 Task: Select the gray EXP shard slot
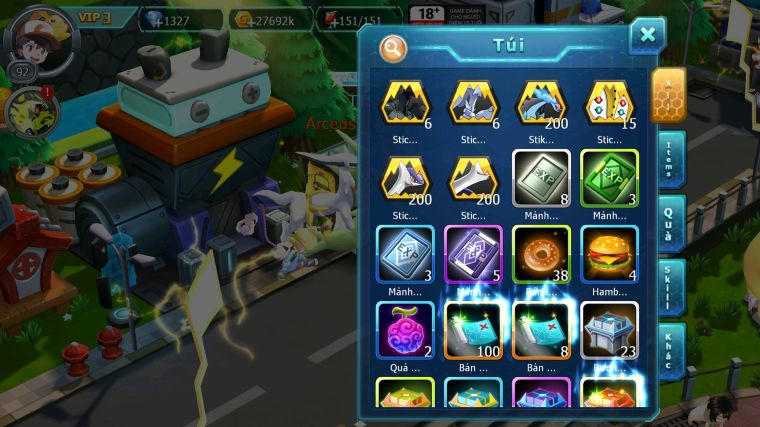click(x=541, y=178)
